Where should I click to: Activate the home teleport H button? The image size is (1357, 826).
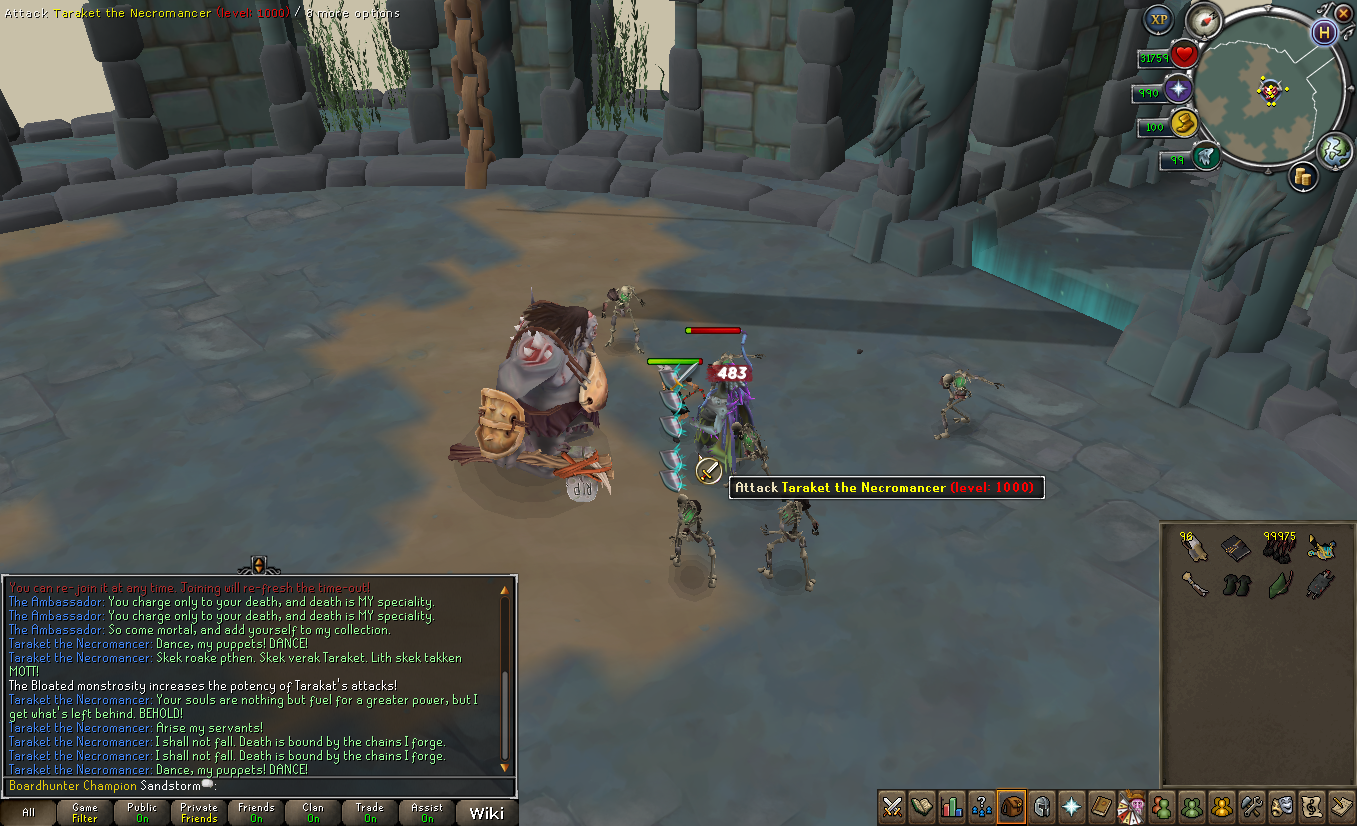coord(1325,31)
